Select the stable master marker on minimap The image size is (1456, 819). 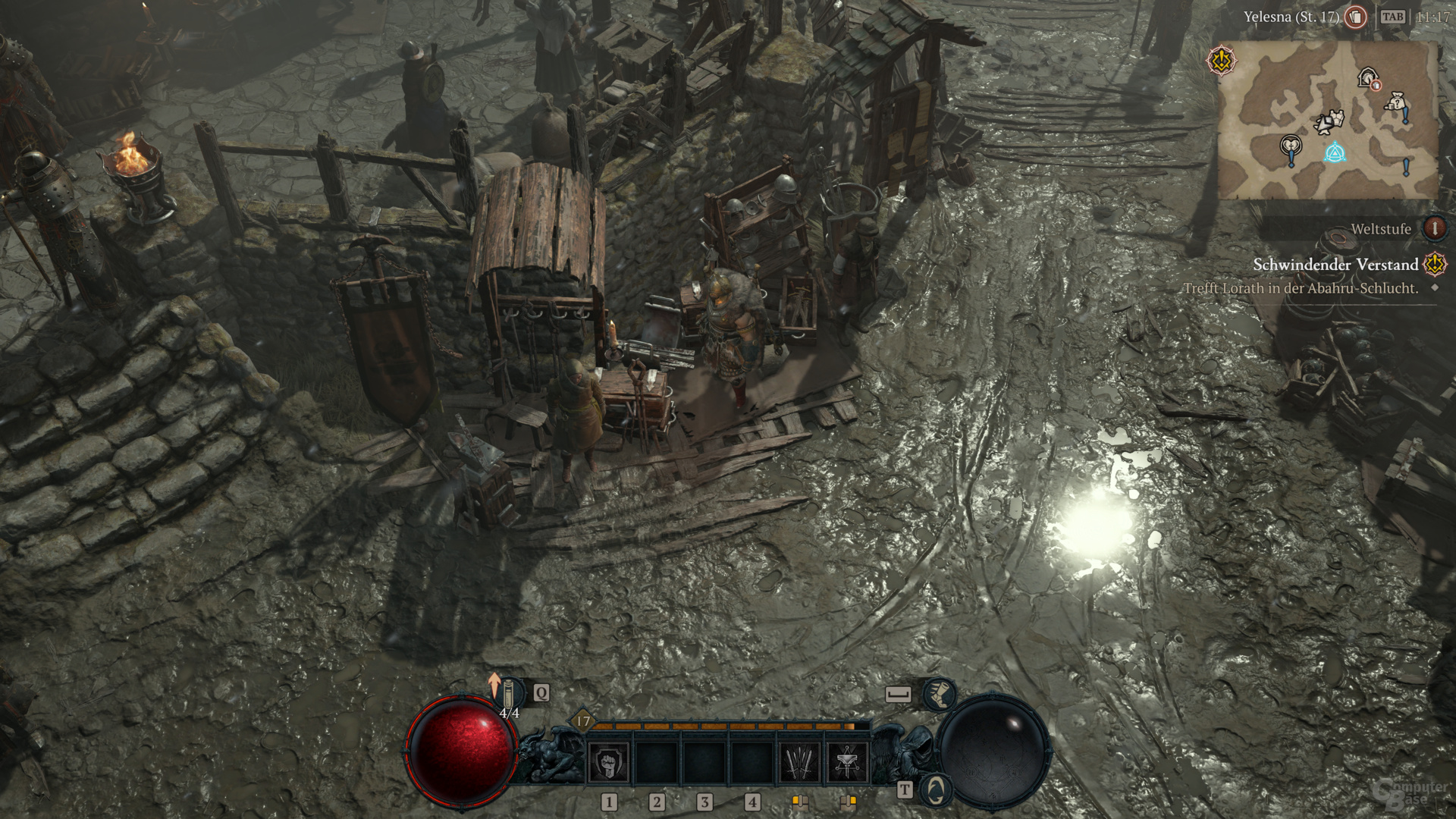[x=1367, y=78]
